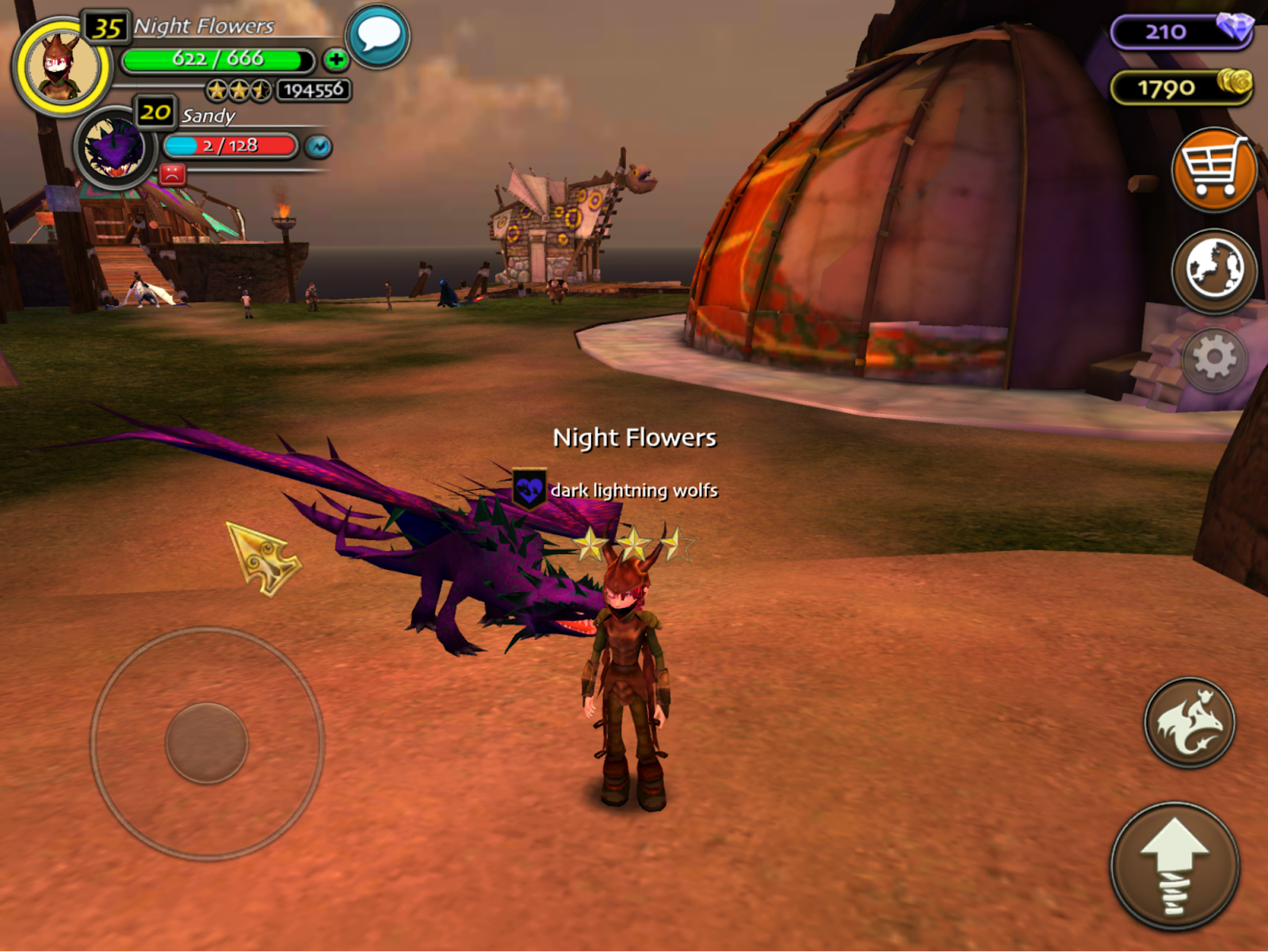Tap the virtual joystick thumb pad
This screenshot has width=1268, height=952.
(207, 743)
